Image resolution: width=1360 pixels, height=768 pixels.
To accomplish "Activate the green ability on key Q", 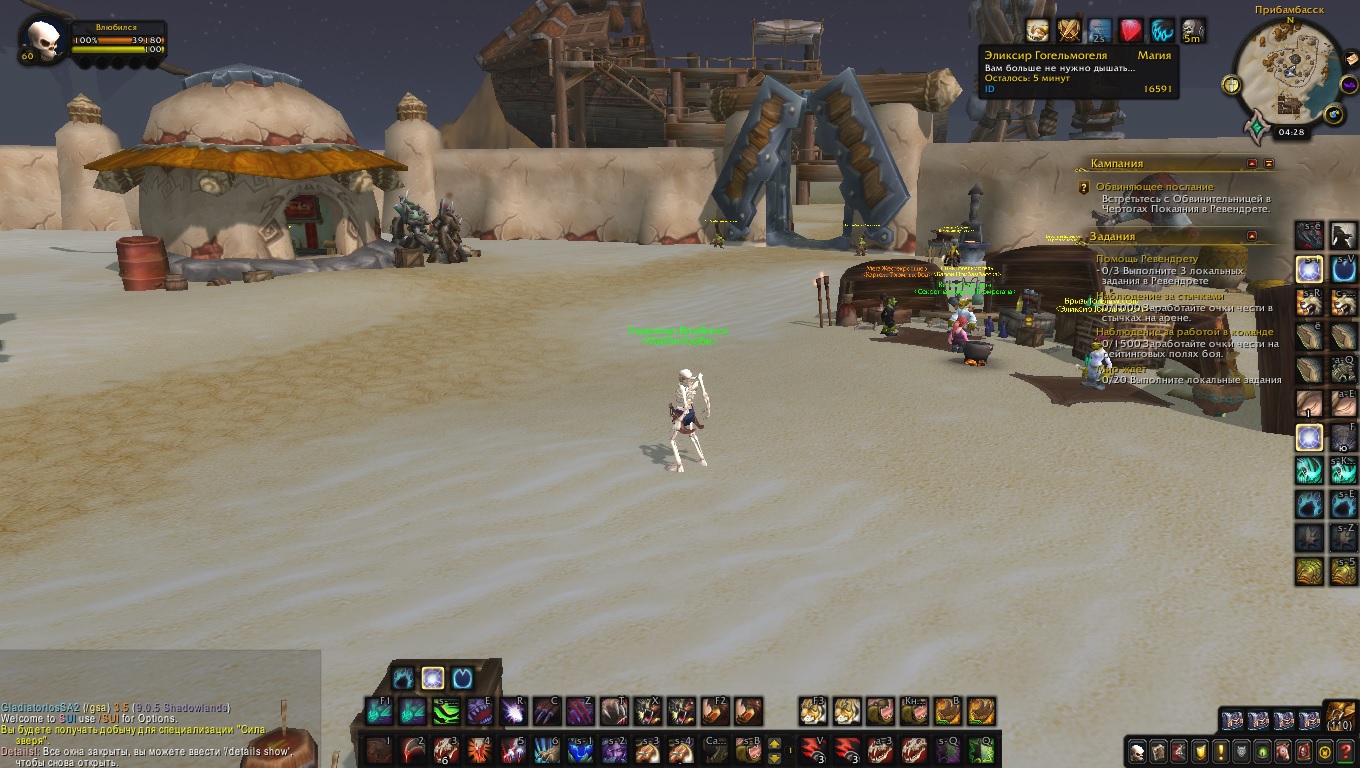I will coord(980,749).
